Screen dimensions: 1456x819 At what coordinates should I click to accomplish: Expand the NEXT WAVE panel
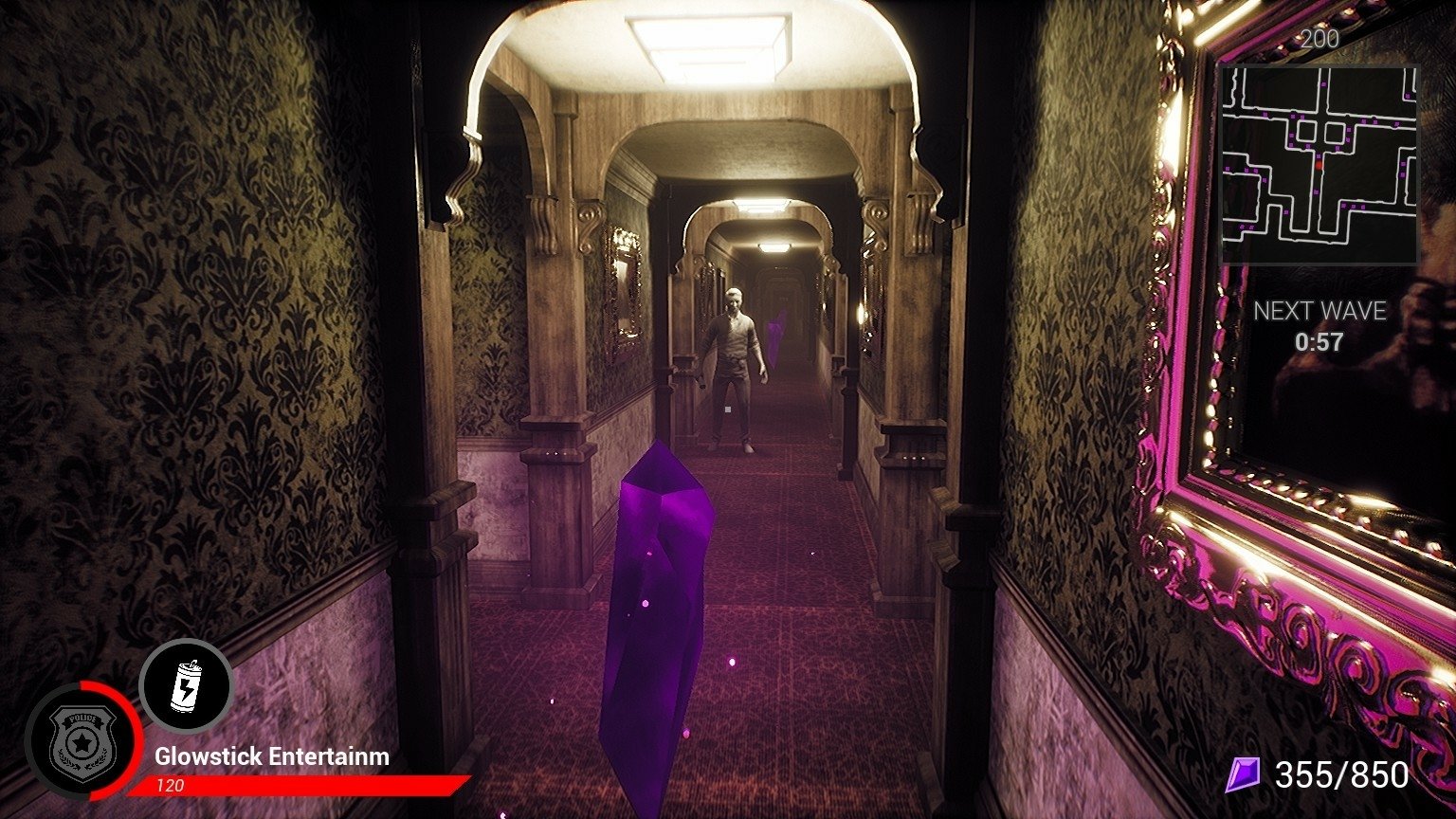coord(1321,325)
